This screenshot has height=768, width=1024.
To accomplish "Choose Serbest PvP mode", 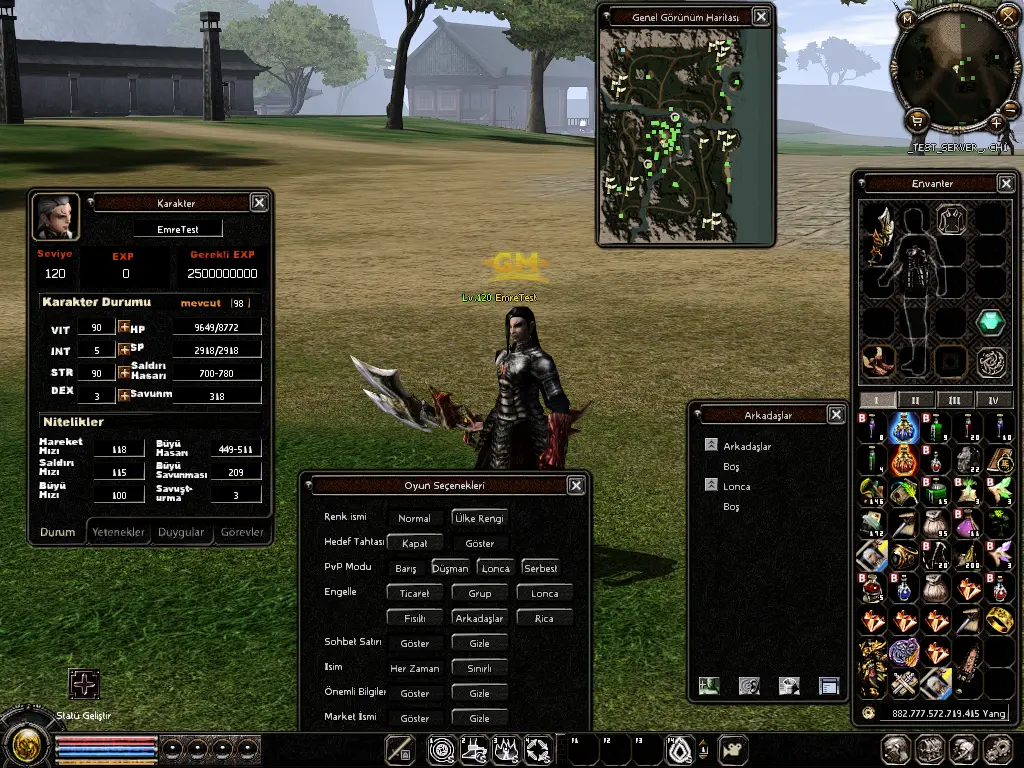I will click(x=541, y=568).
